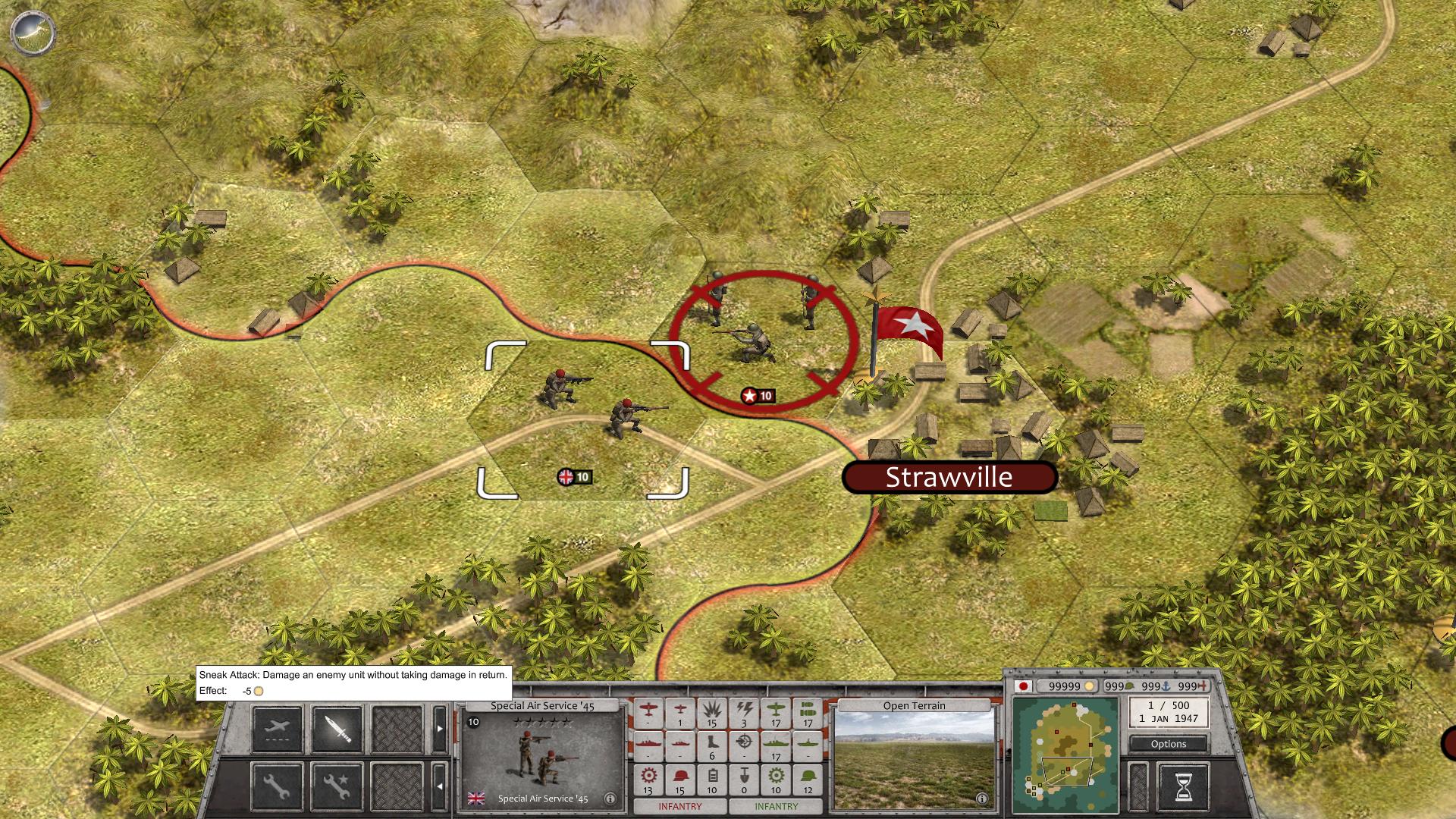Click the Strawville town nameplate
The width and height of the screenshot is (1456, 819).
(949, 477)
